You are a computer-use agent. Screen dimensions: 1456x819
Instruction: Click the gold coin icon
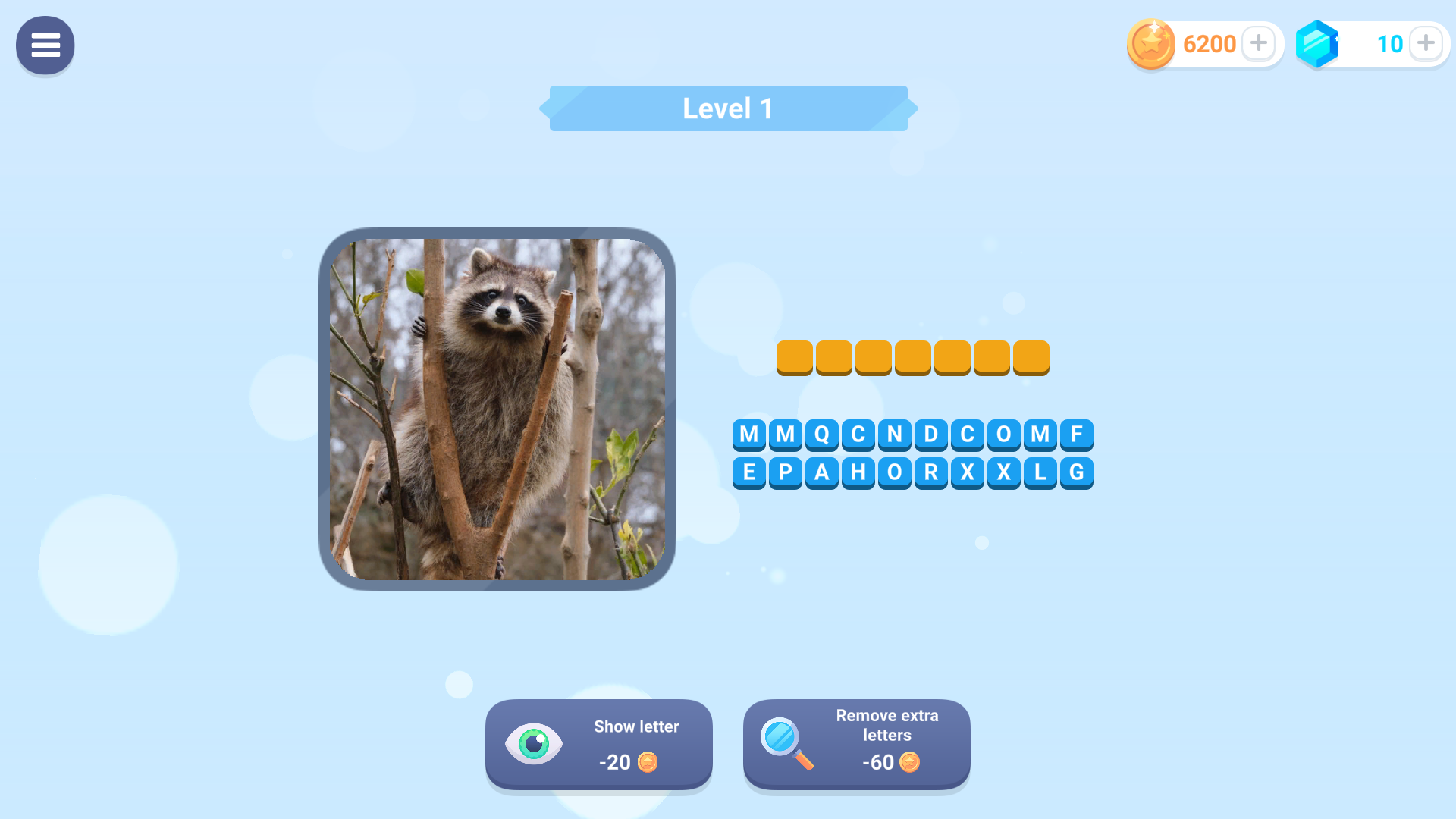[1150, 43]
